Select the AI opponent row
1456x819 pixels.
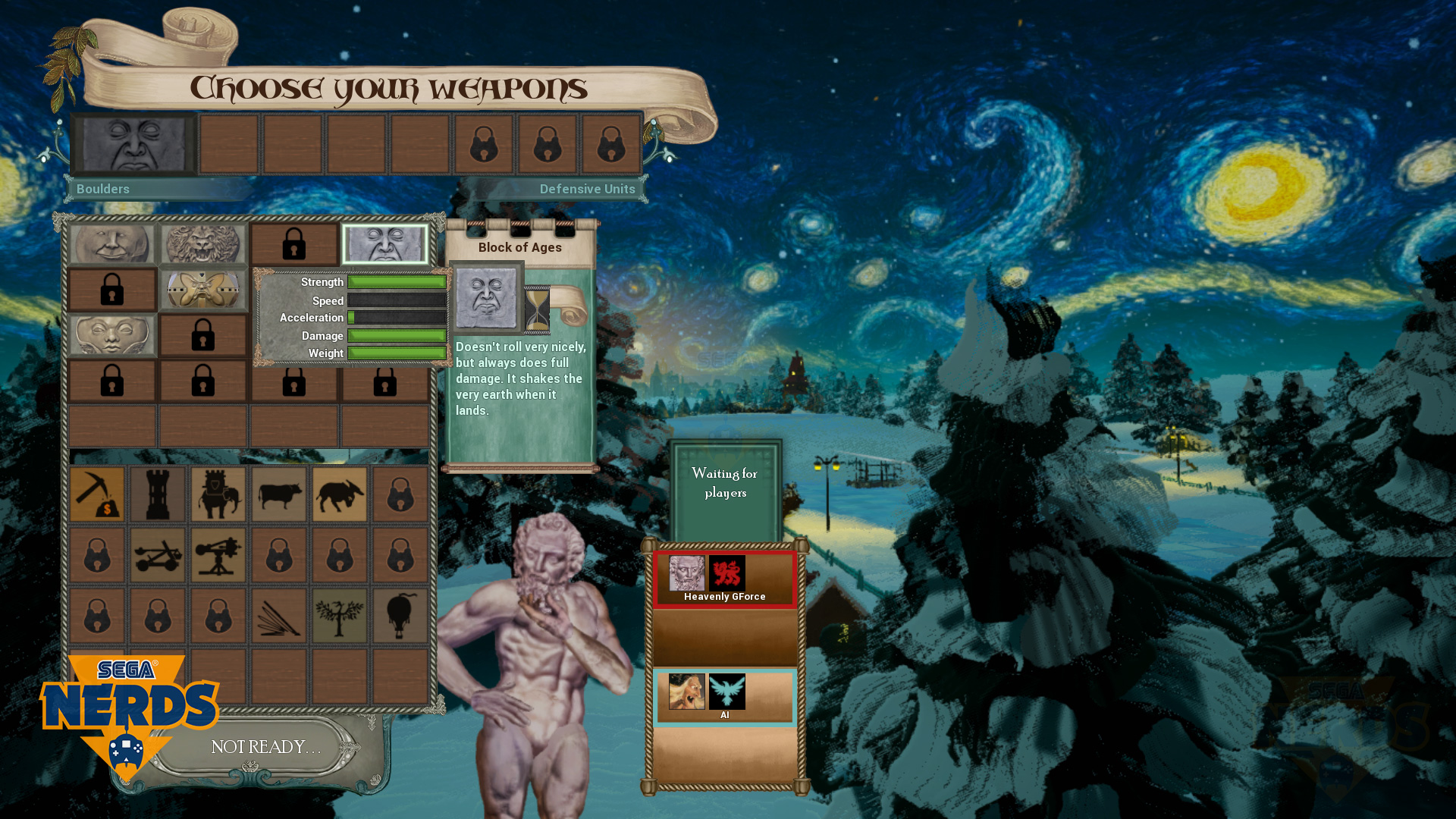(x=725, y=696)
